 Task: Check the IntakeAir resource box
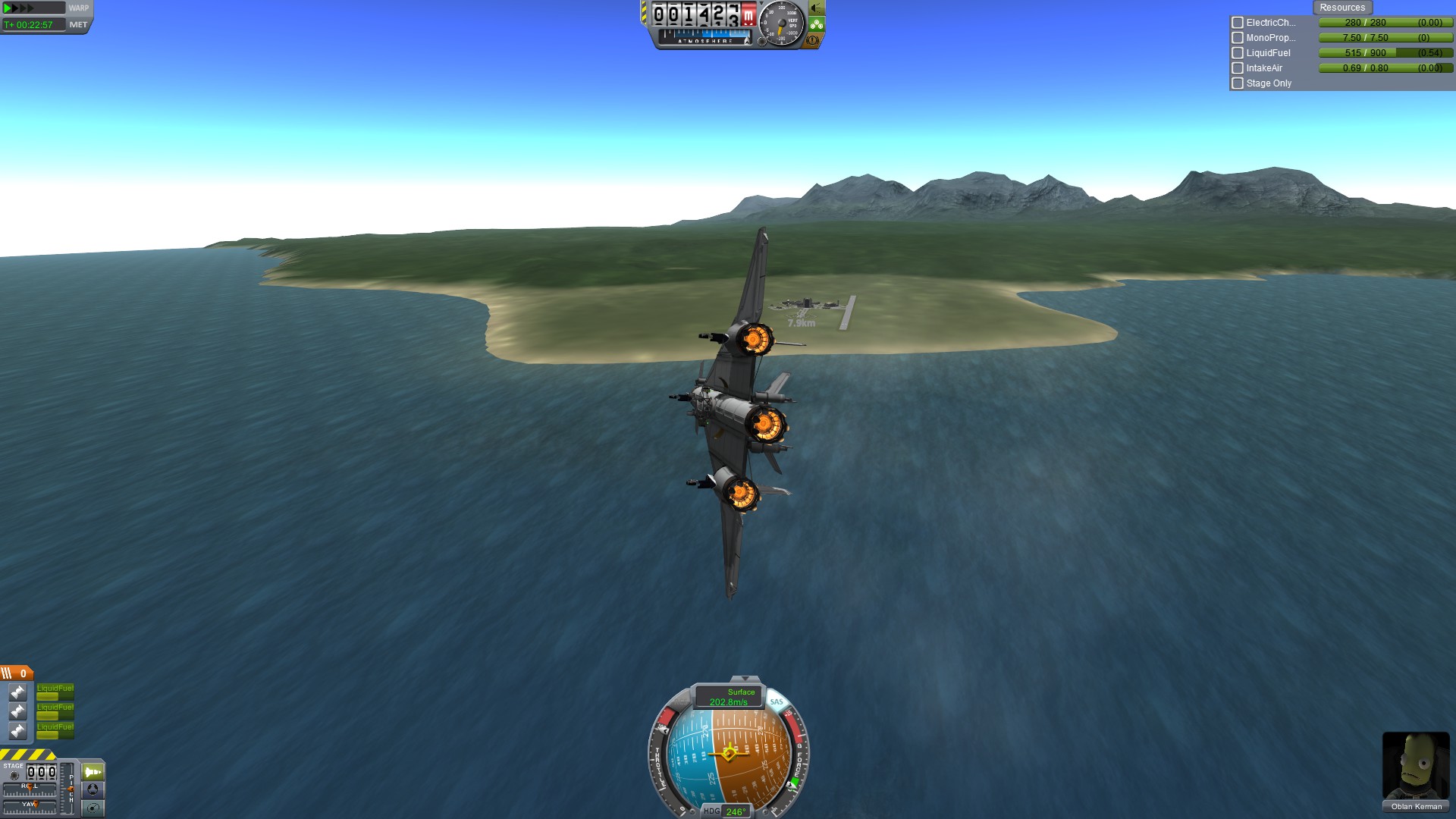click(1238, 68)
